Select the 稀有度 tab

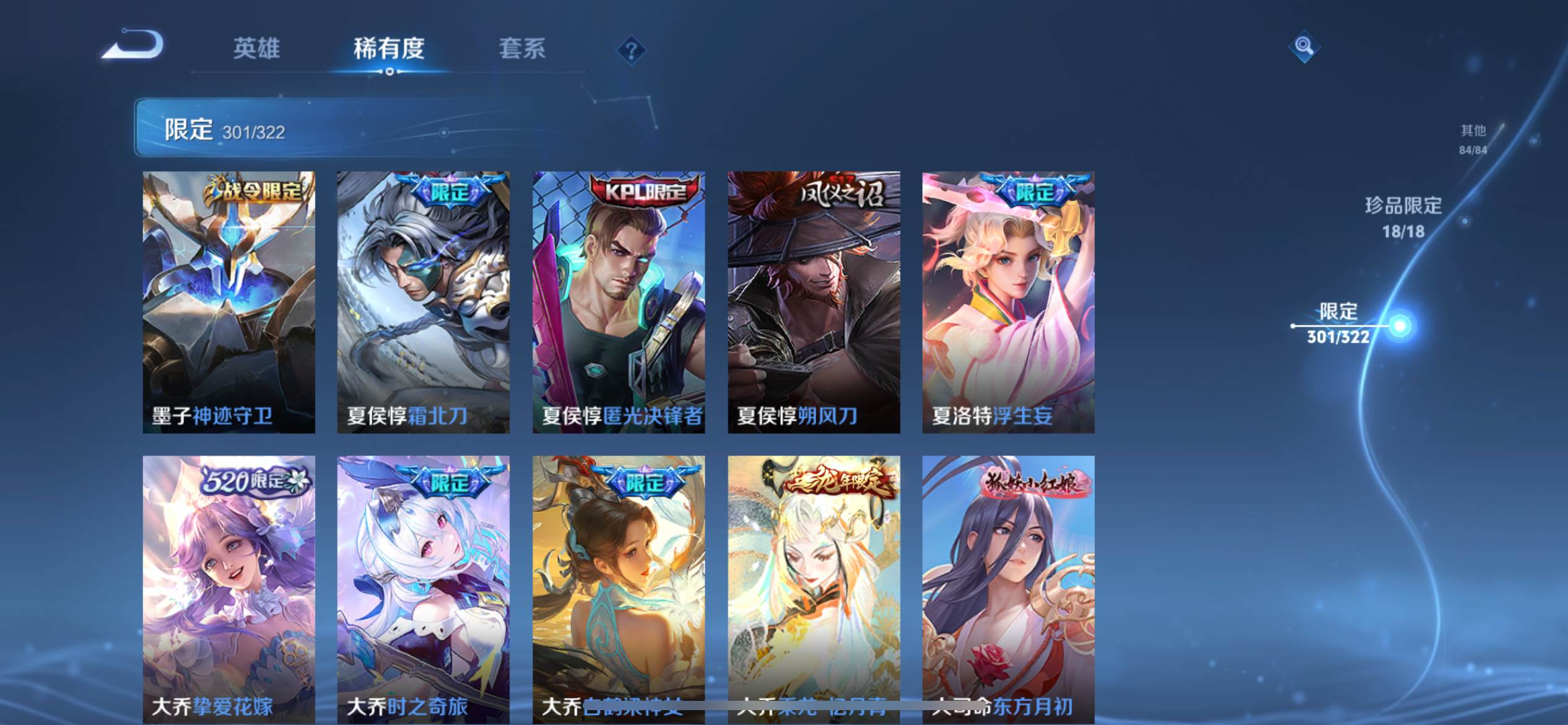pos(389,48)
